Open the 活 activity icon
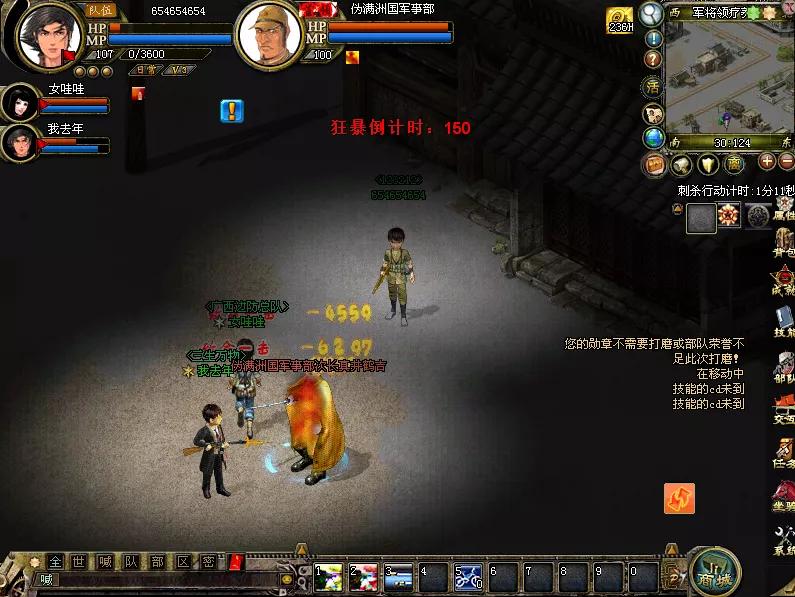The width and height of the screenshot is (795, 597). tap(653, 86)
